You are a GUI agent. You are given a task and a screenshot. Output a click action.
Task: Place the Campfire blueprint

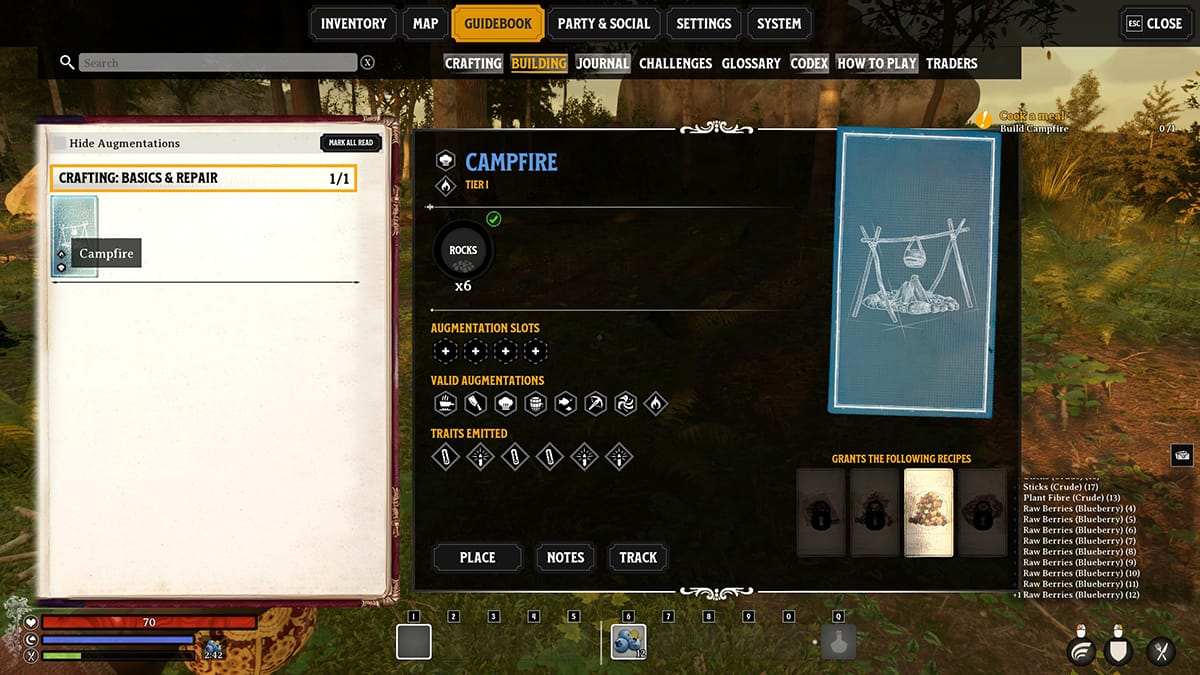477,557
